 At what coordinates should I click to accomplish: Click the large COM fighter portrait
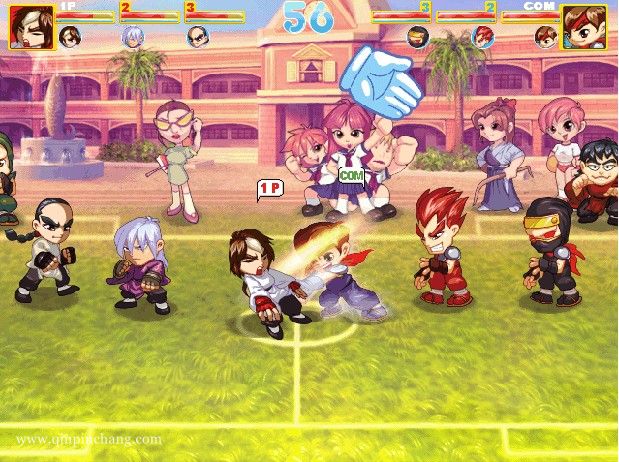point(584,27)
